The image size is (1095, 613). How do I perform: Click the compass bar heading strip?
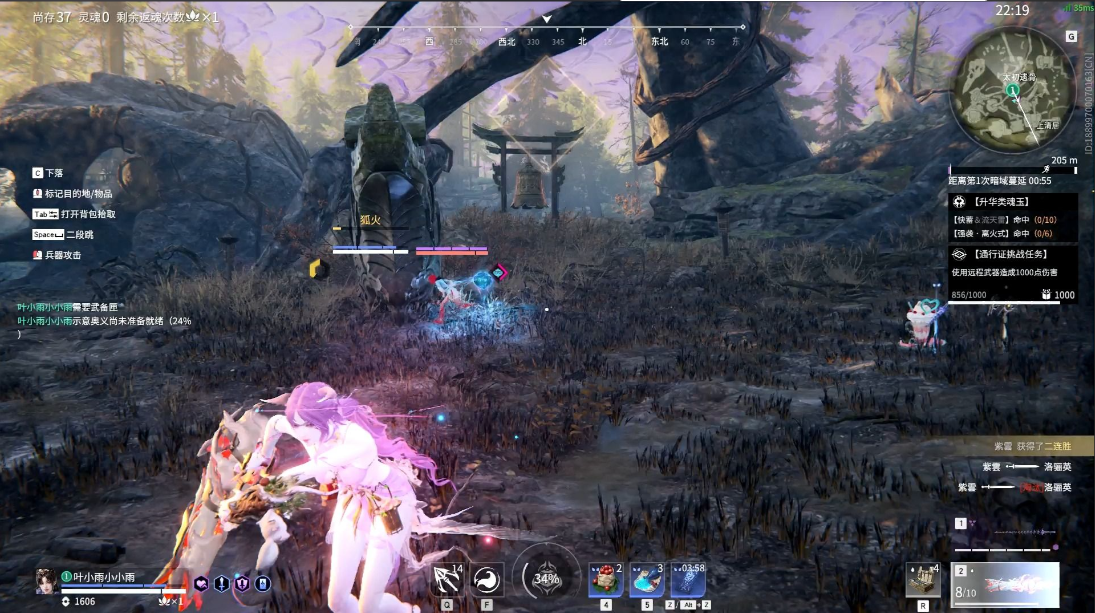pos(546,41)
